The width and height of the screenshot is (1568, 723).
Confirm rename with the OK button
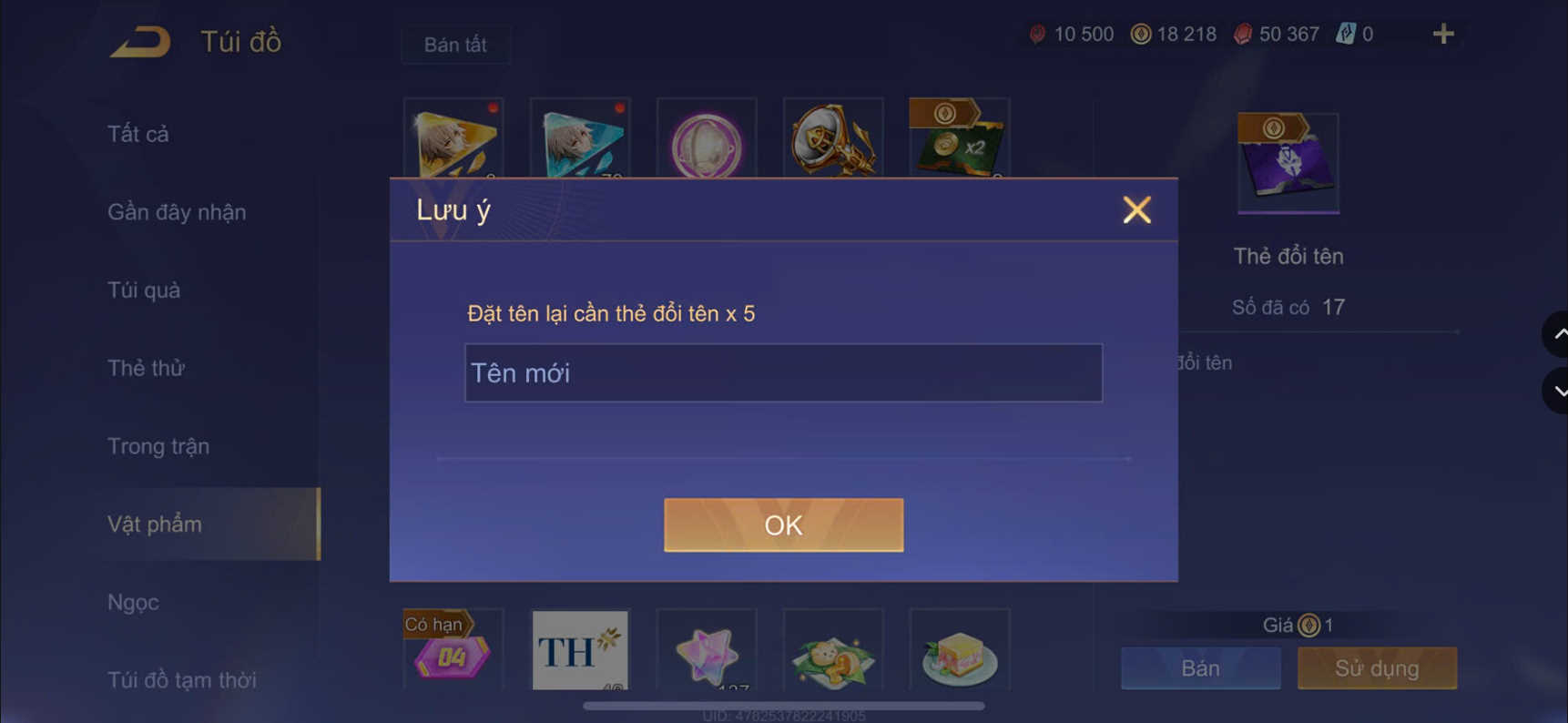tap(783, 524)
